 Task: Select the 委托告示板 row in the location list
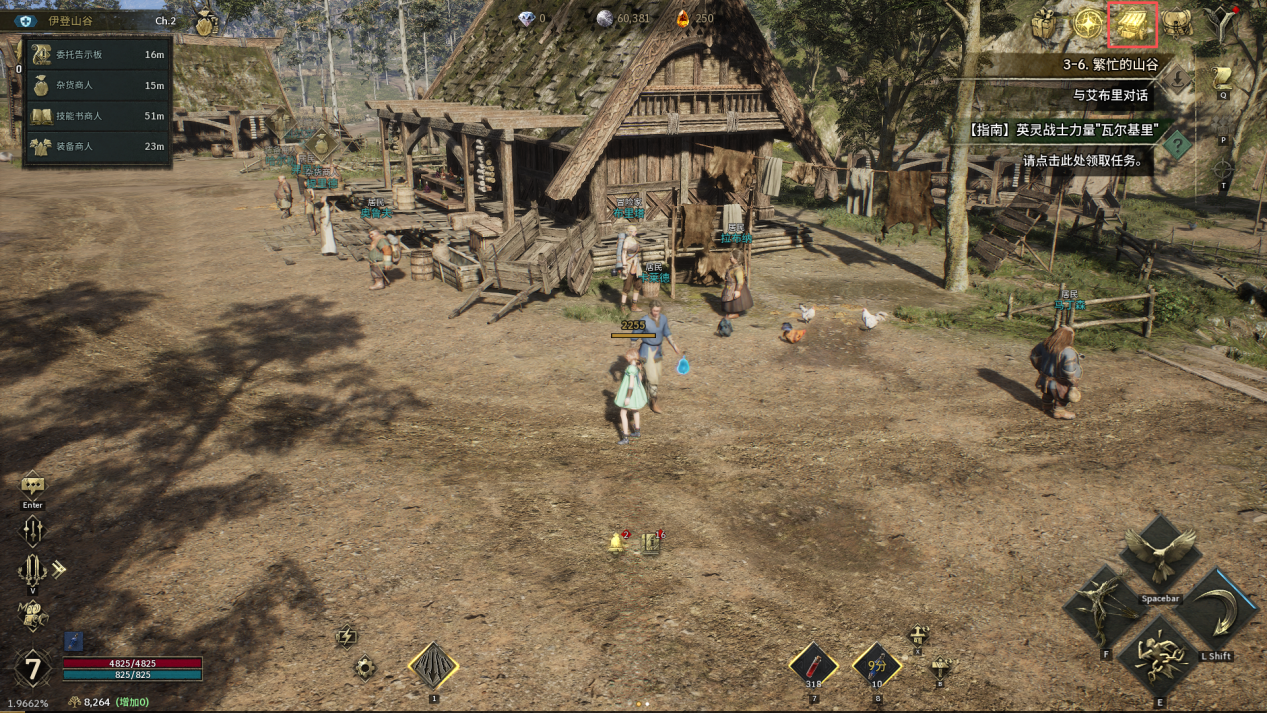tap(97, 55)
